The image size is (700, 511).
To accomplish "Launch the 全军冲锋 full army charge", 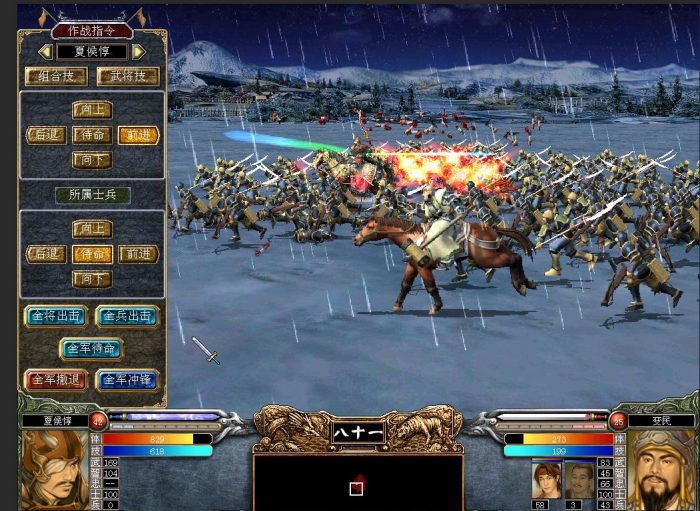I will [127, 380].
